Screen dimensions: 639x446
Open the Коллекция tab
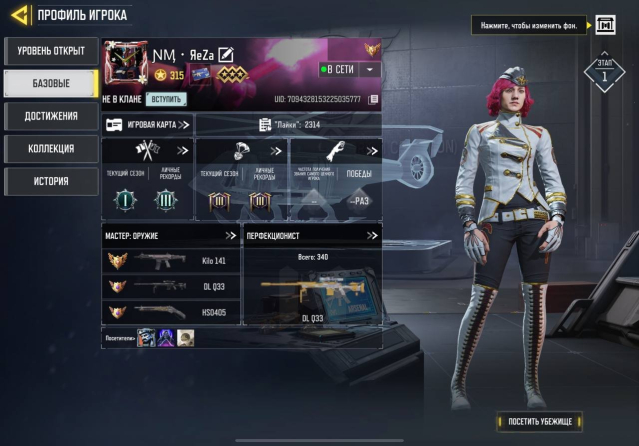click(51, 149)
